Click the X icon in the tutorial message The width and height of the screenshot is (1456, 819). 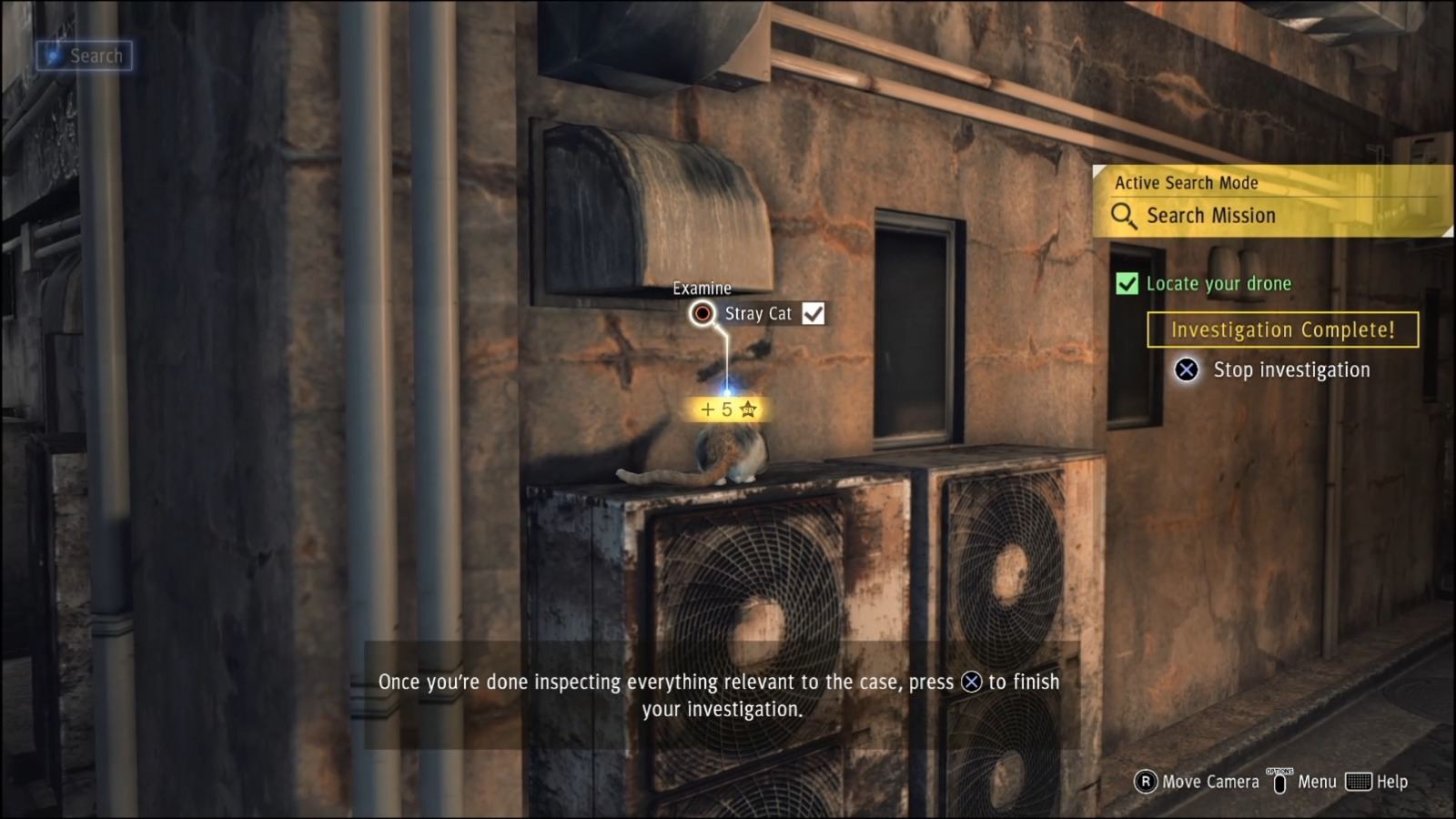coord(971,682)
